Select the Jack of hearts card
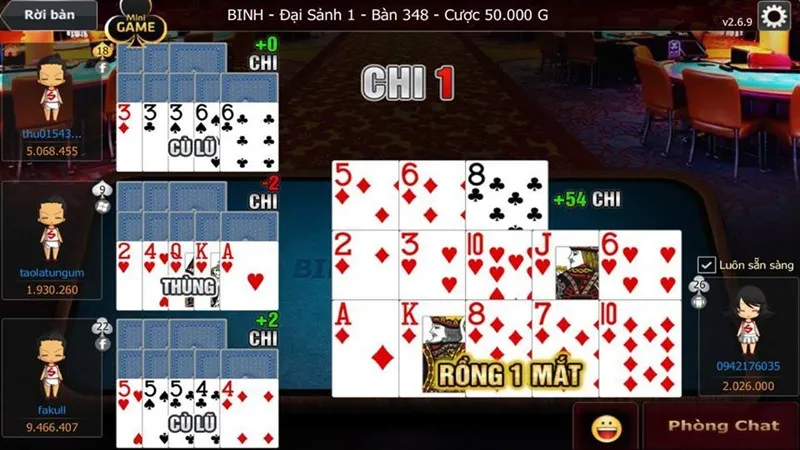 (x=565, y=265)
